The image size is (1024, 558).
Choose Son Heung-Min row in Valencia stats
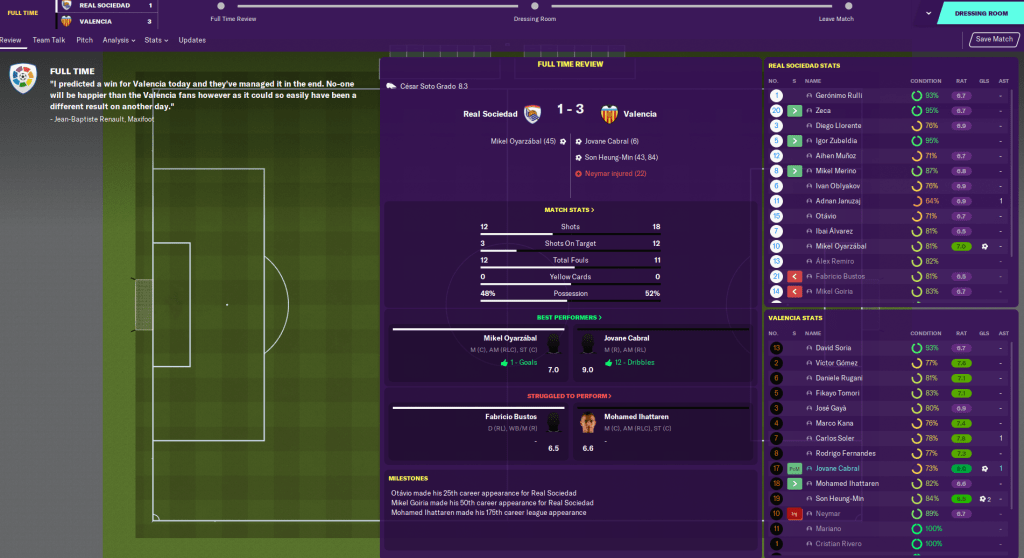click(x=838, y=498)
